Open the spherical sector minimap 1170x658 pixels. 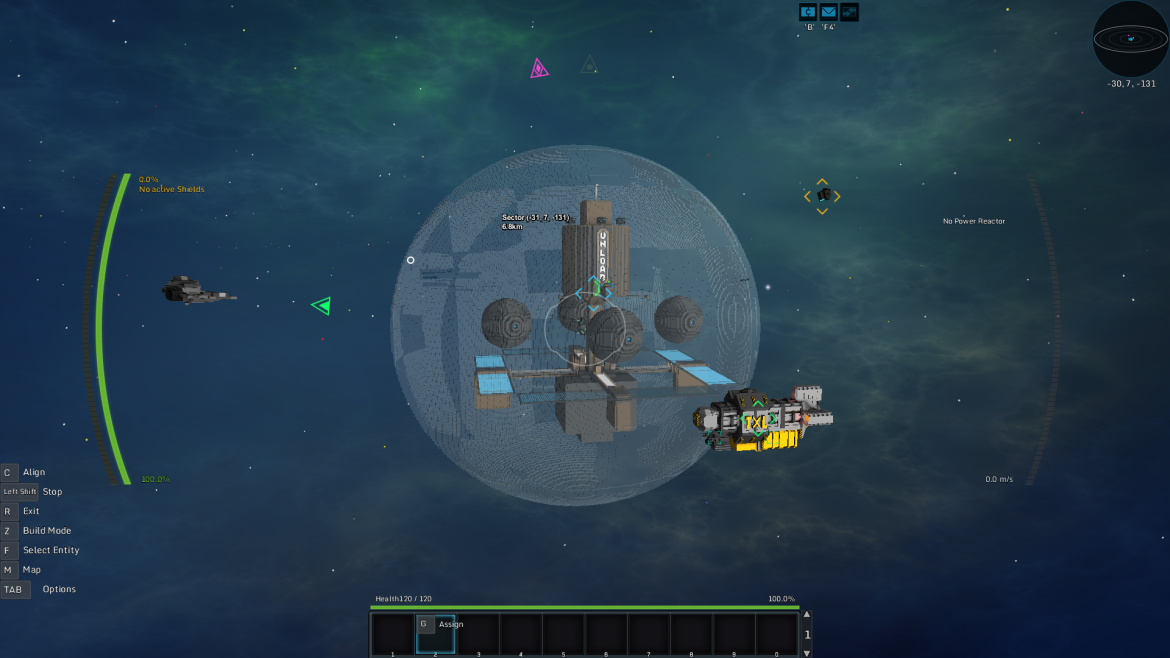pyautogui.click(x=1130, y=39)
